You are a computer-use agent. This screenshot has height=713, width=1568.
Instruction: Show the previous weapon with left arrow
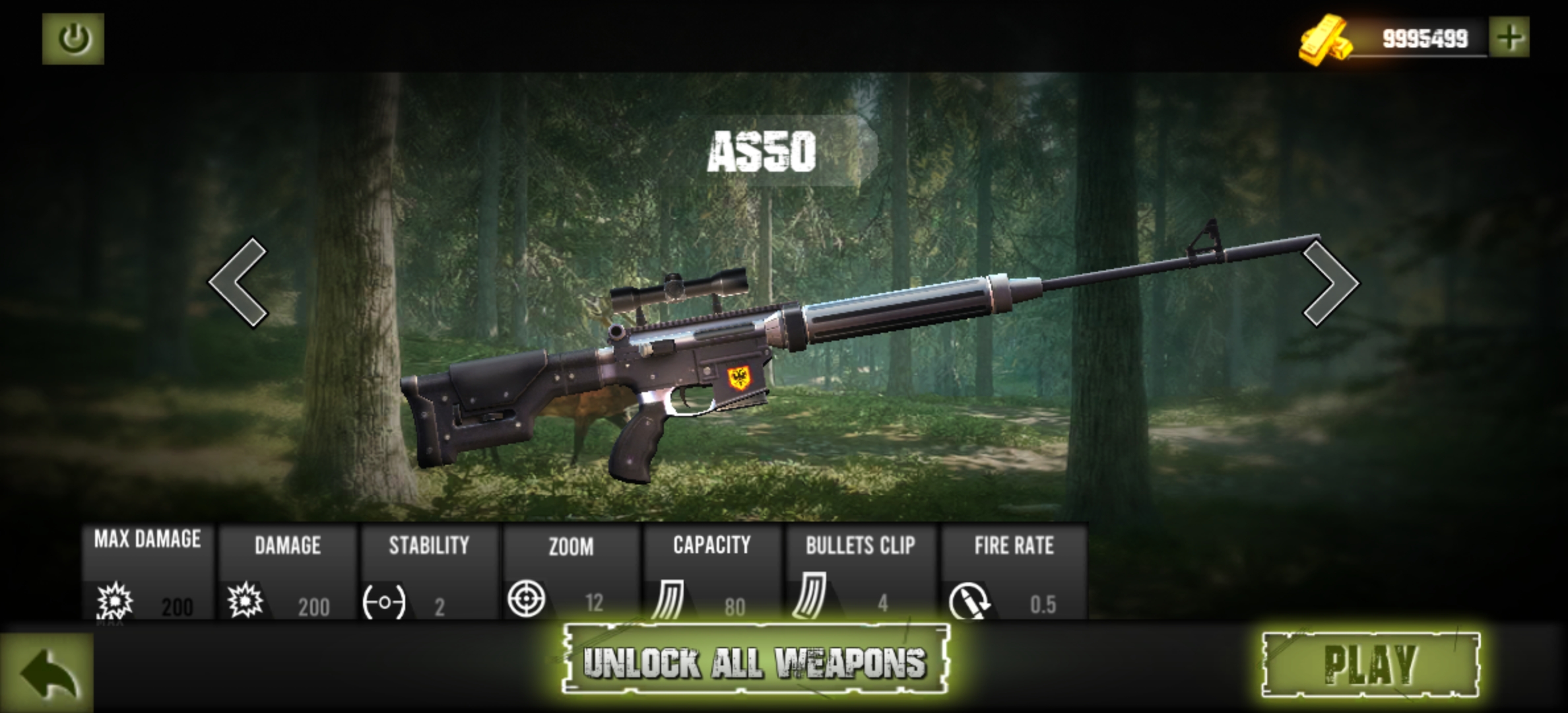click(239, 283)
